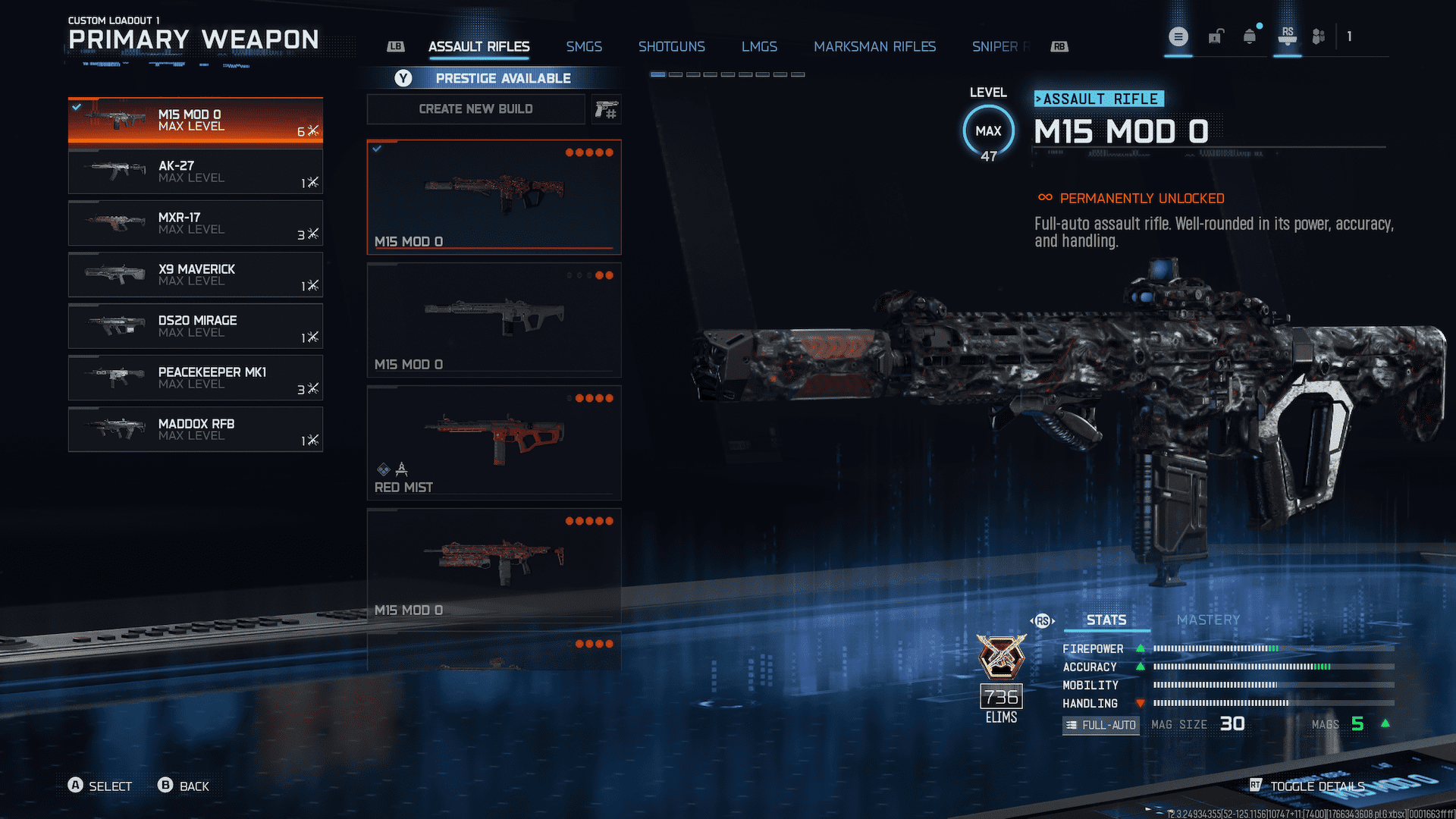Open the notifications bell icon
The height and width of the screenshot is (819, 1456).
coord(1250,36)
